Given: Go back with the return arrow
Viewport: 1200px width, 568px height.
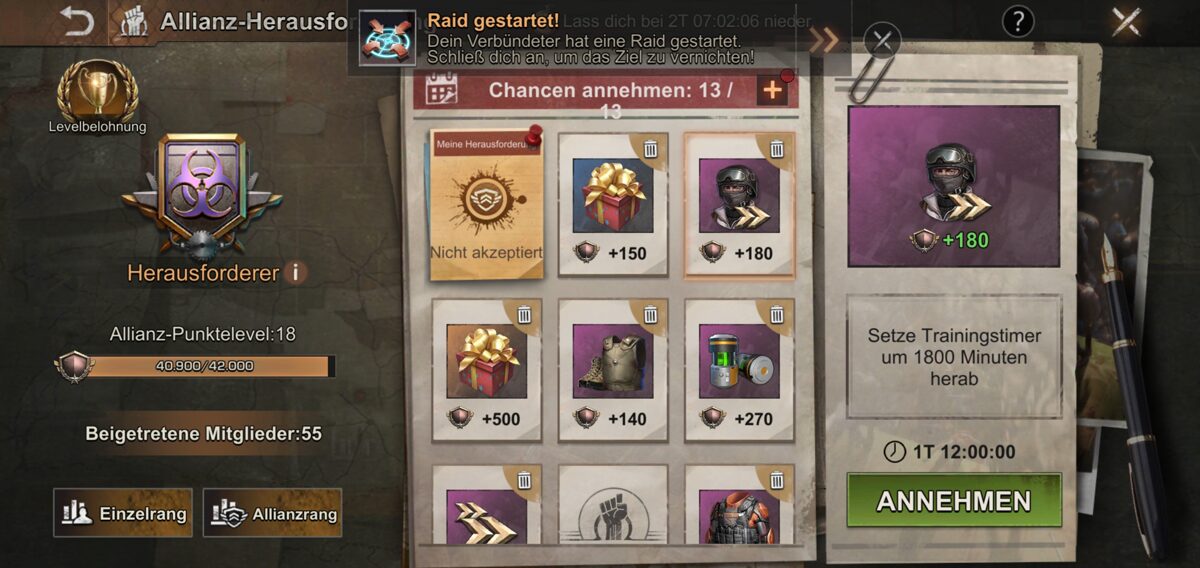Looking at the screenshot, I should tap(76, 21).
